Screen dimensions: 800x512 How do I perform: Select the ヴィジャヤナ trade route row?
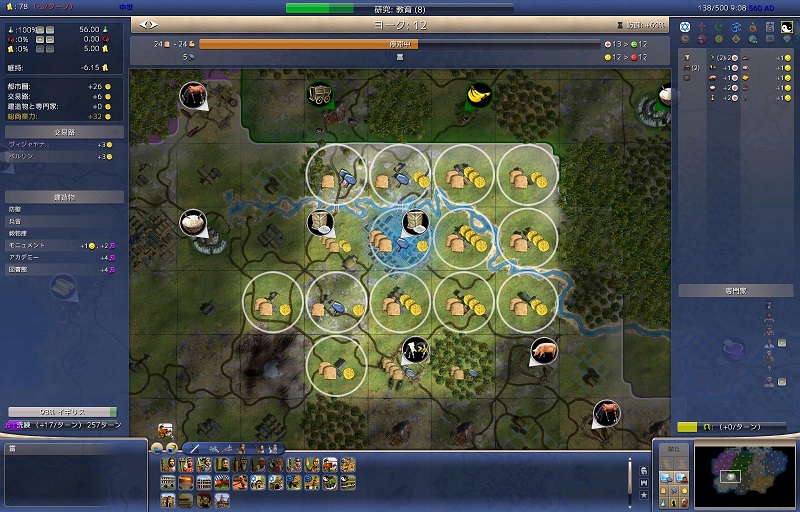(62, 145)
